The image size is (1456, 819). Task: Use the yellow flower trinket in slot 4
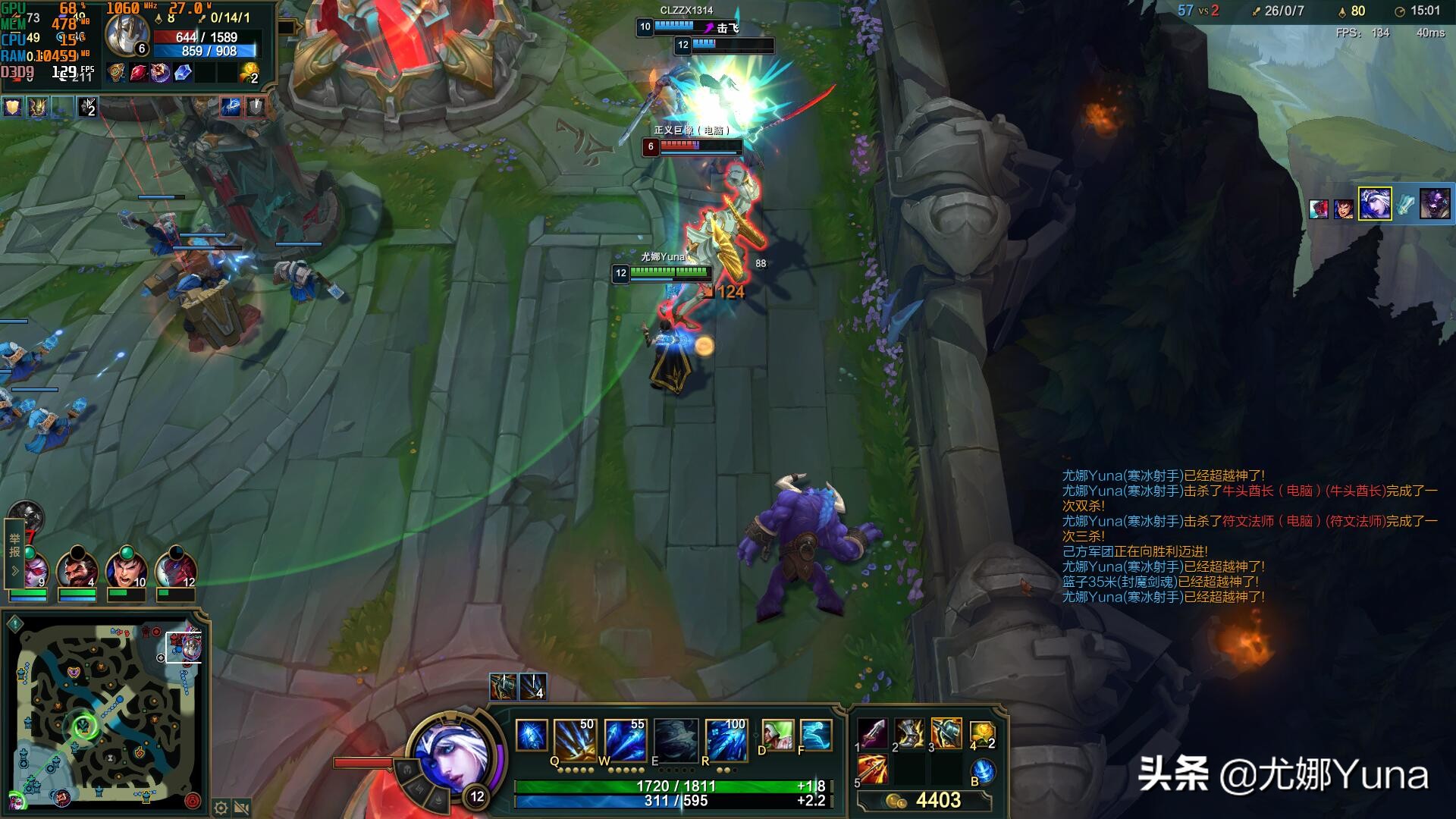[982, 733]
